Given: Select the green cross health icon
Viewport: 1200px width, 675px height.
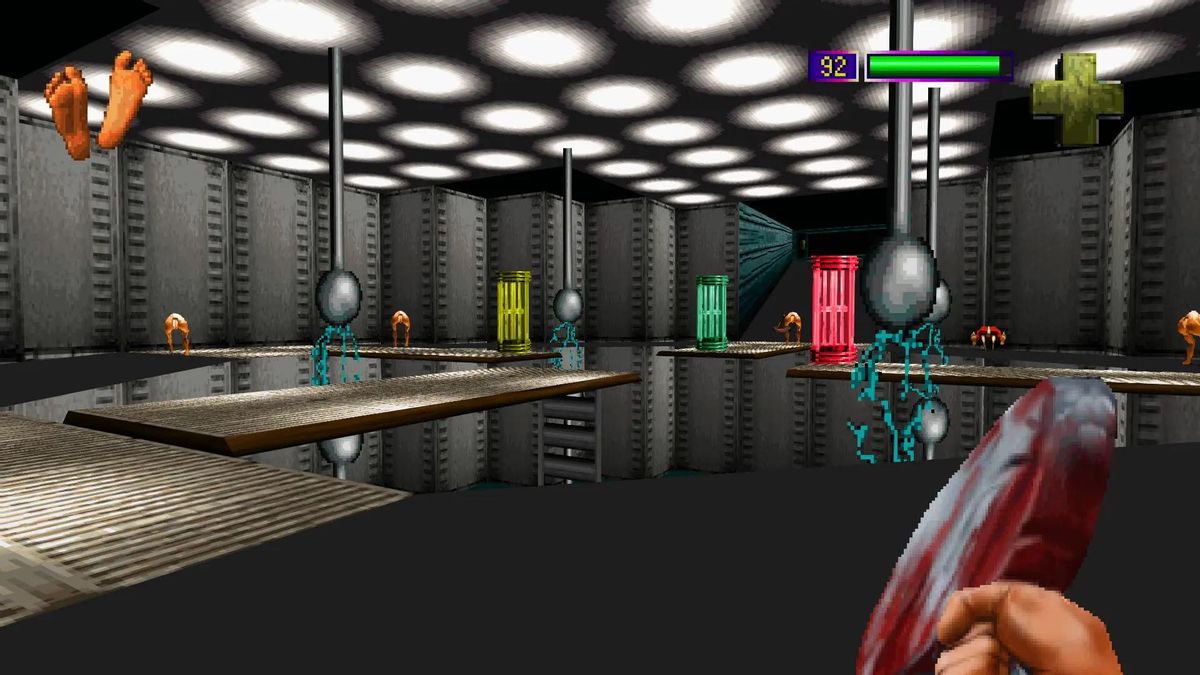Looking at the screenshot, I should [1077, 98].
